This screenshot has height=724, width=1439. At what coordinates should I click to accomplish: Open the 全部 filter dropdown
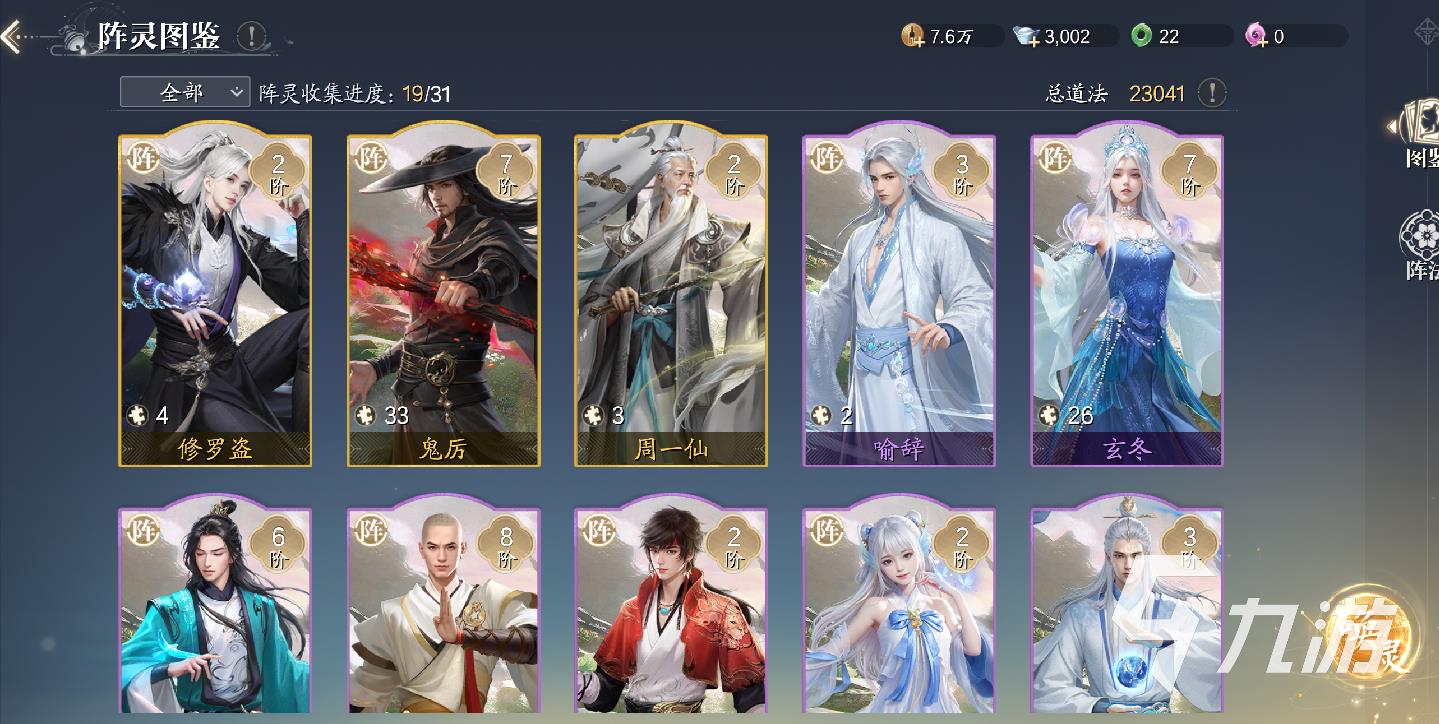pyautogui.click(x=184, y=91)
